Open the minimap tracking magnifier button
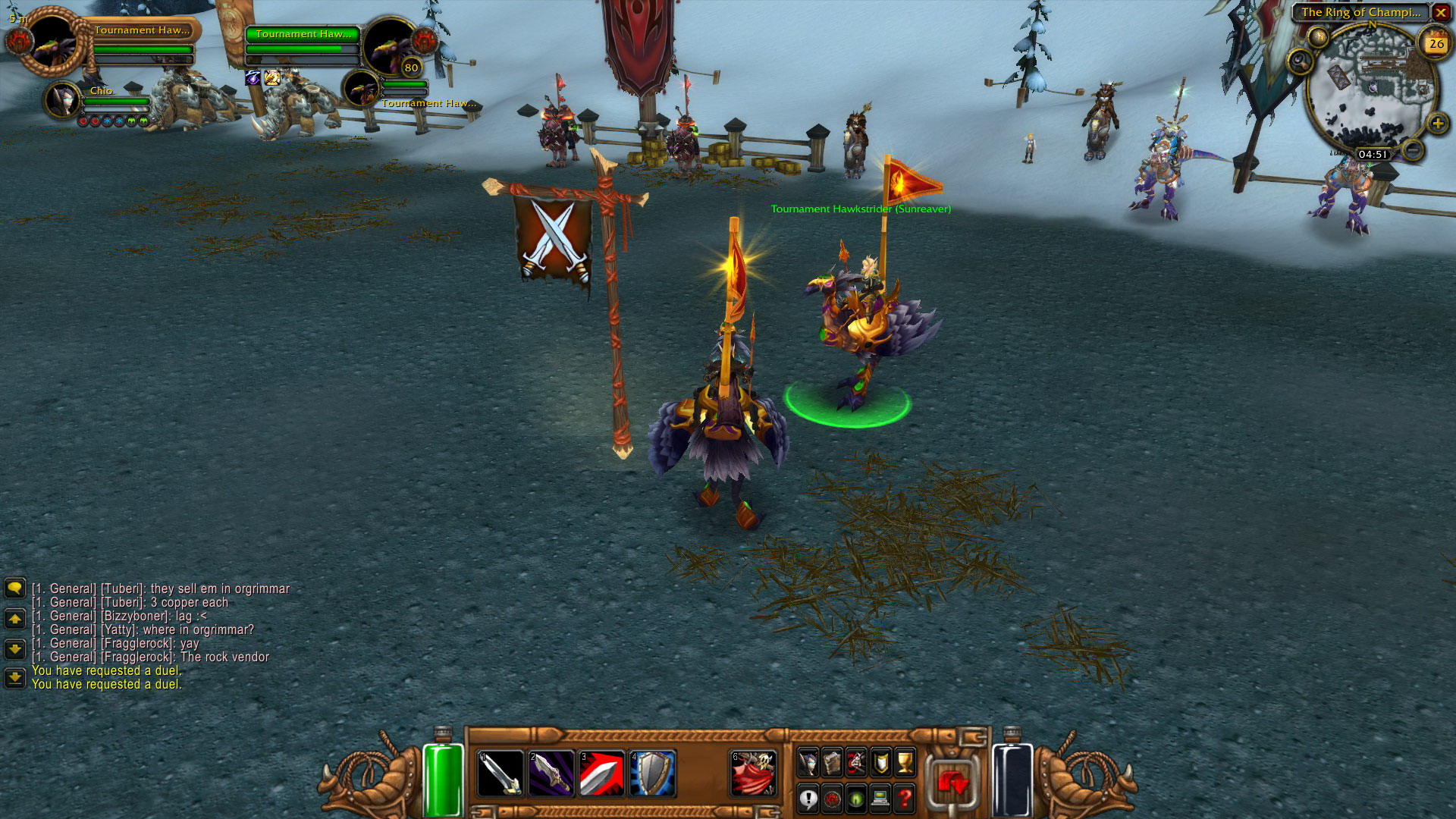 [x=1300, y=61]
